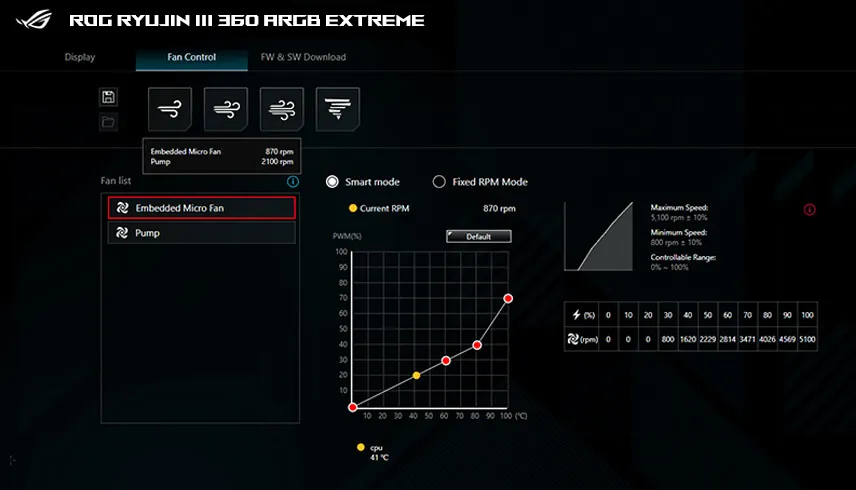Click the blue Fan list info icon
Image resolution: width=856 pixels, height=490 pixels.
(x=293, y=182)
